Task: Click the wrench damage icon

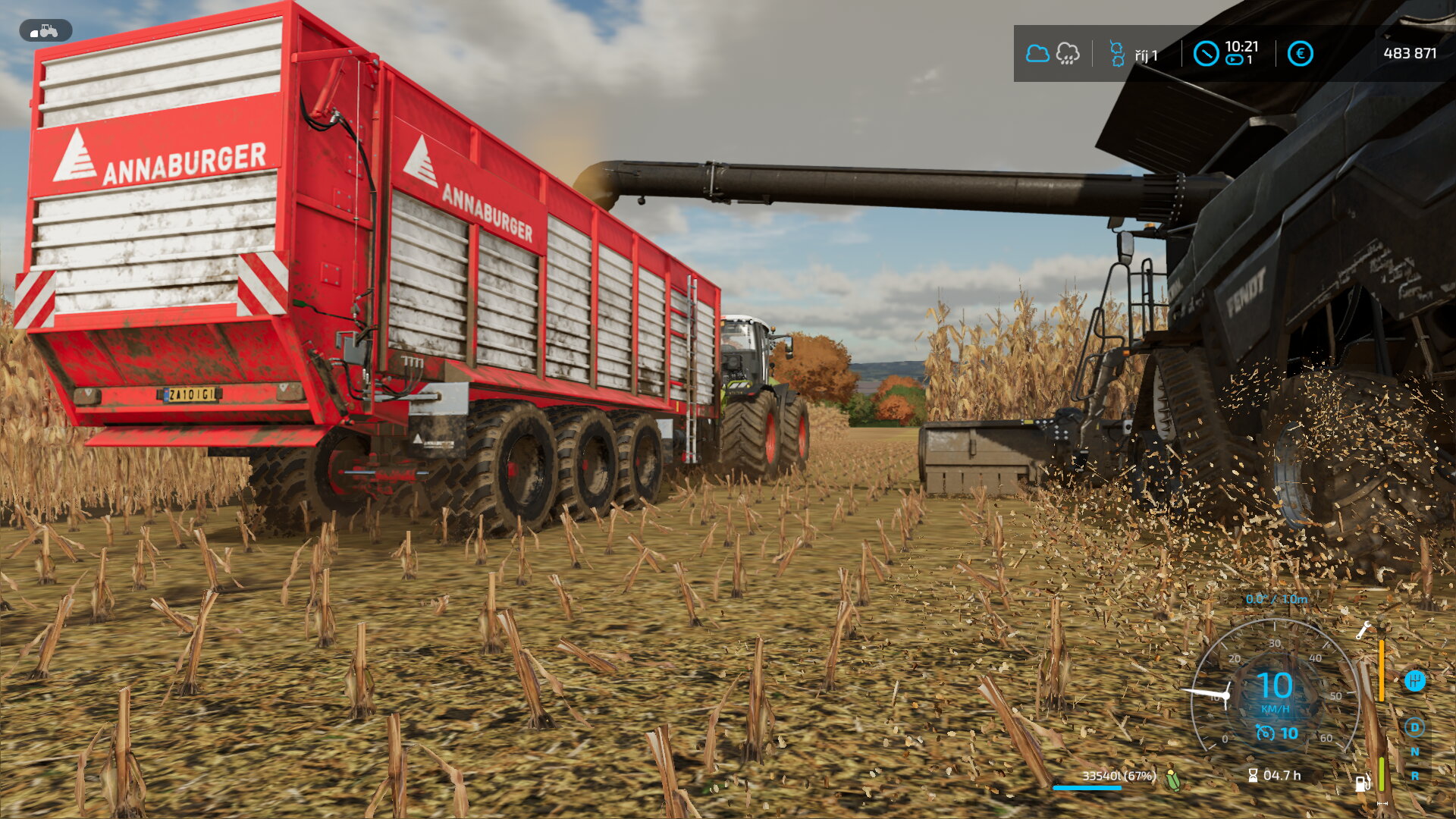Action: point(1363,629)
